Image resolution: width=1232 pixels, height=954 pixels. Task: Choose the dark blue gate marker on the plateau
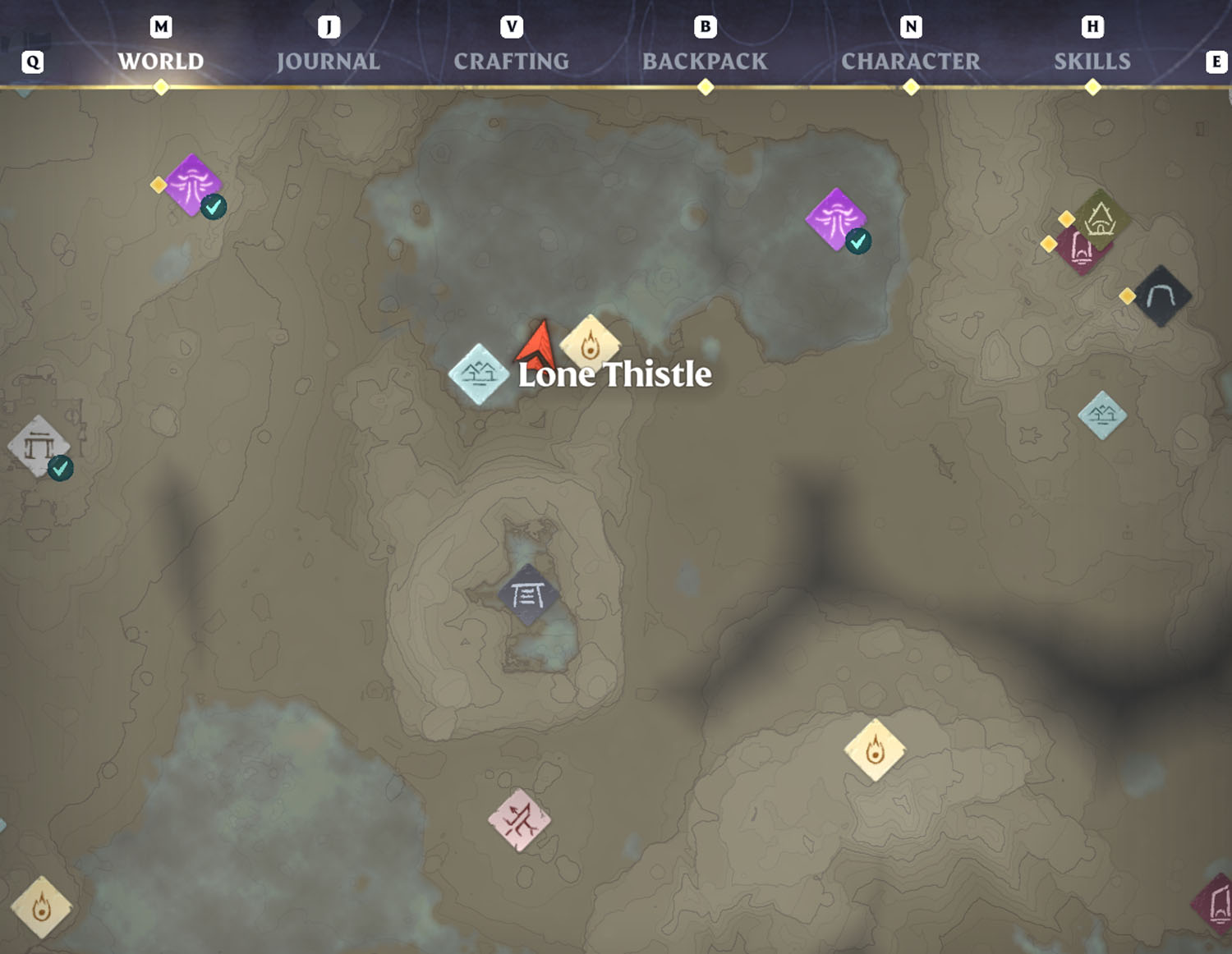pos(528,594)
